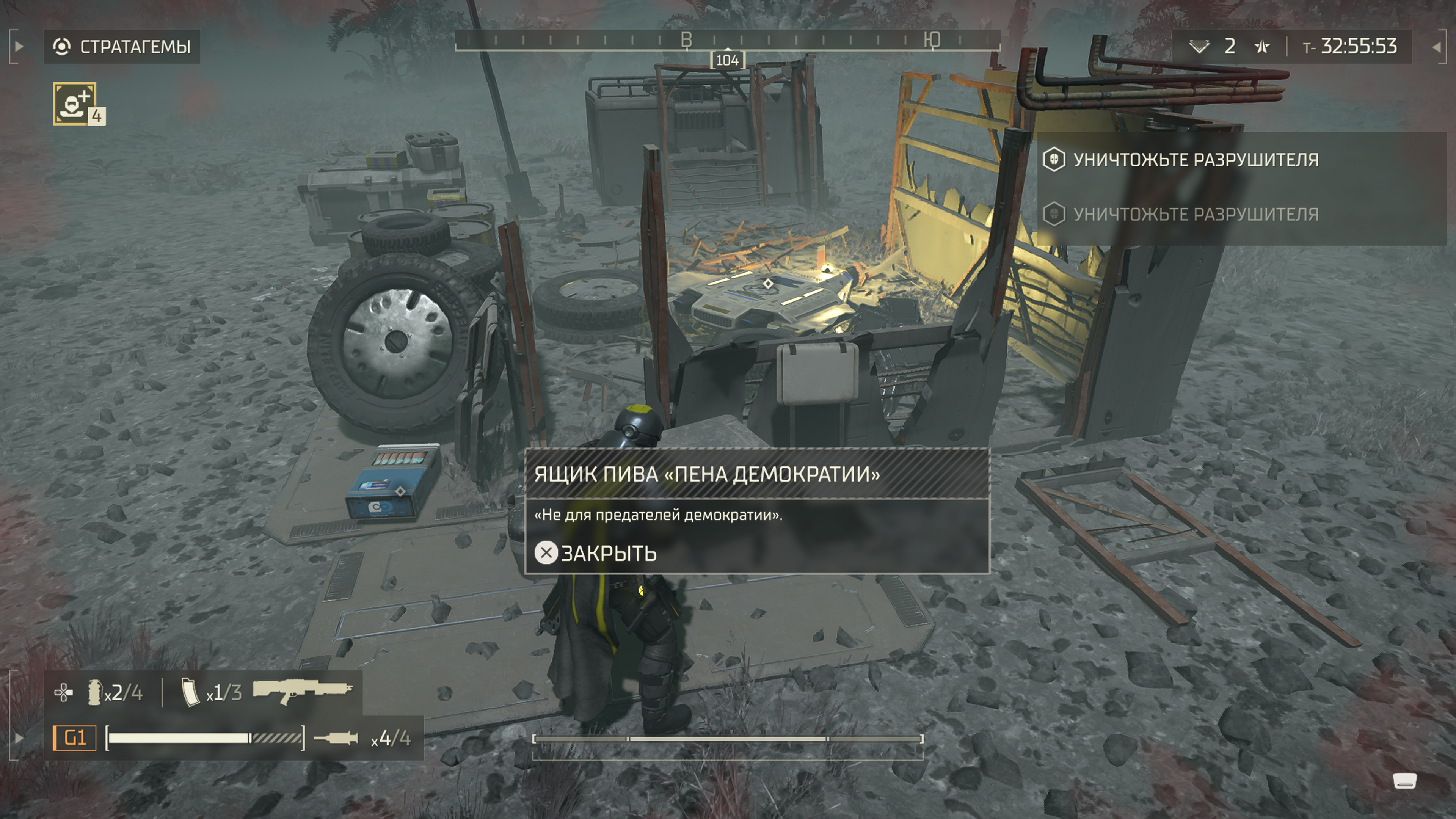1456x819 pixels.
Task: Click the orange G1 indicator box
Action: pos(75,738)
